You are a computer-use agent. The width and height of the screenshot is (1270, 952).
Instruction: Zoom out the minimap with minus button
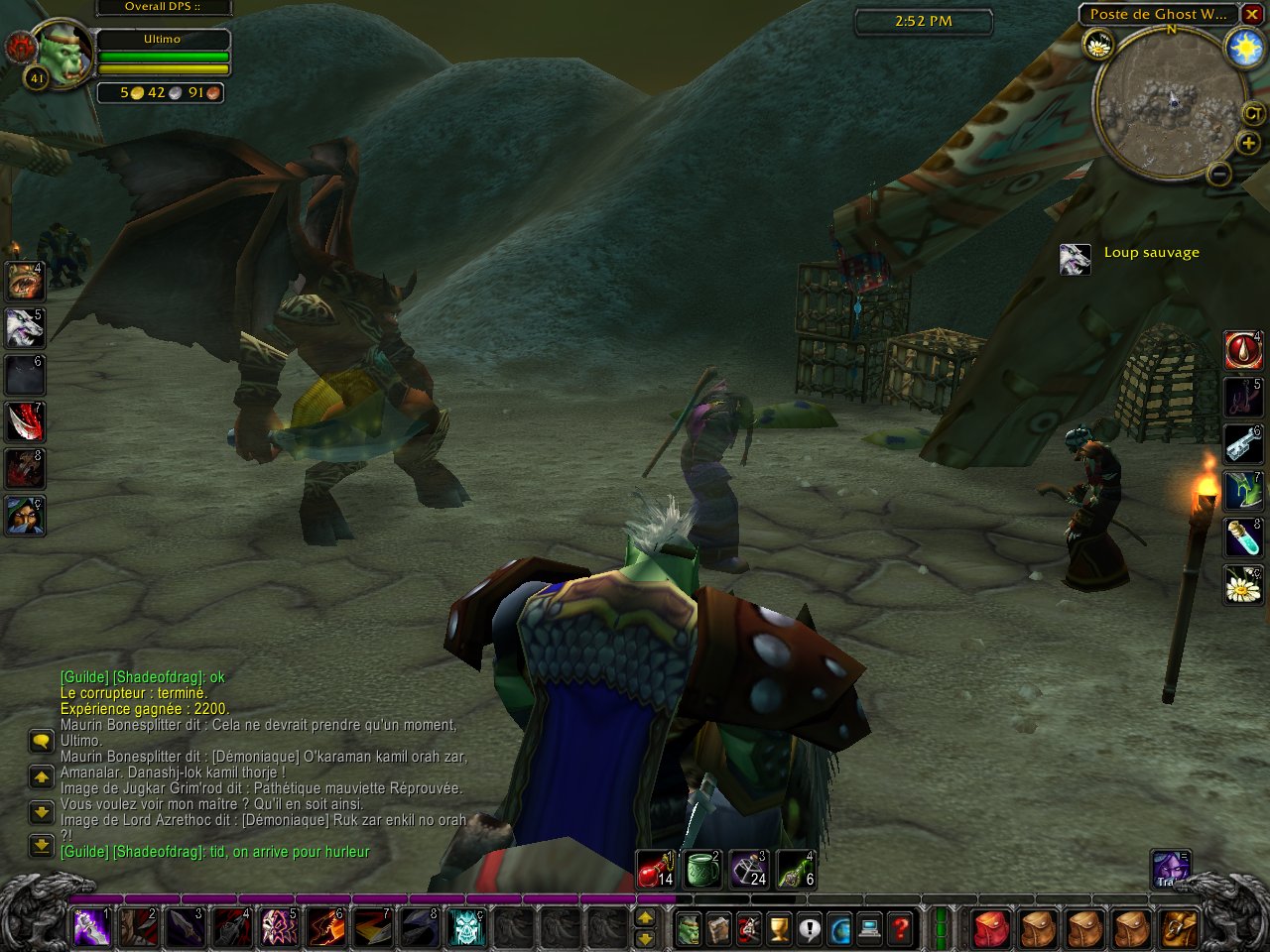[x=1219, y=175]
